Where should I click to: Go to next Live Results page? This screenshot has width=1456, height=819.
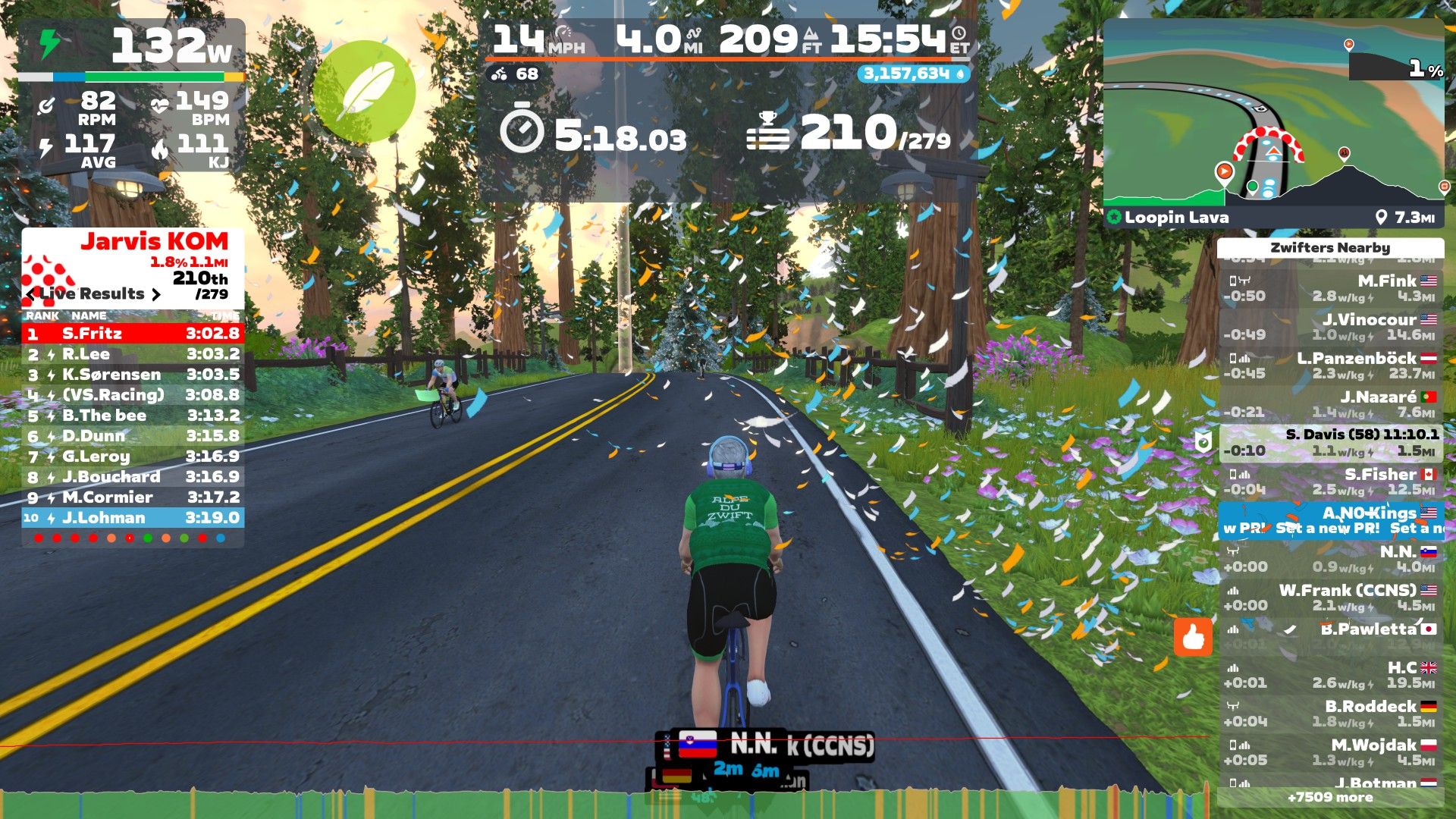tap(156, 294)
